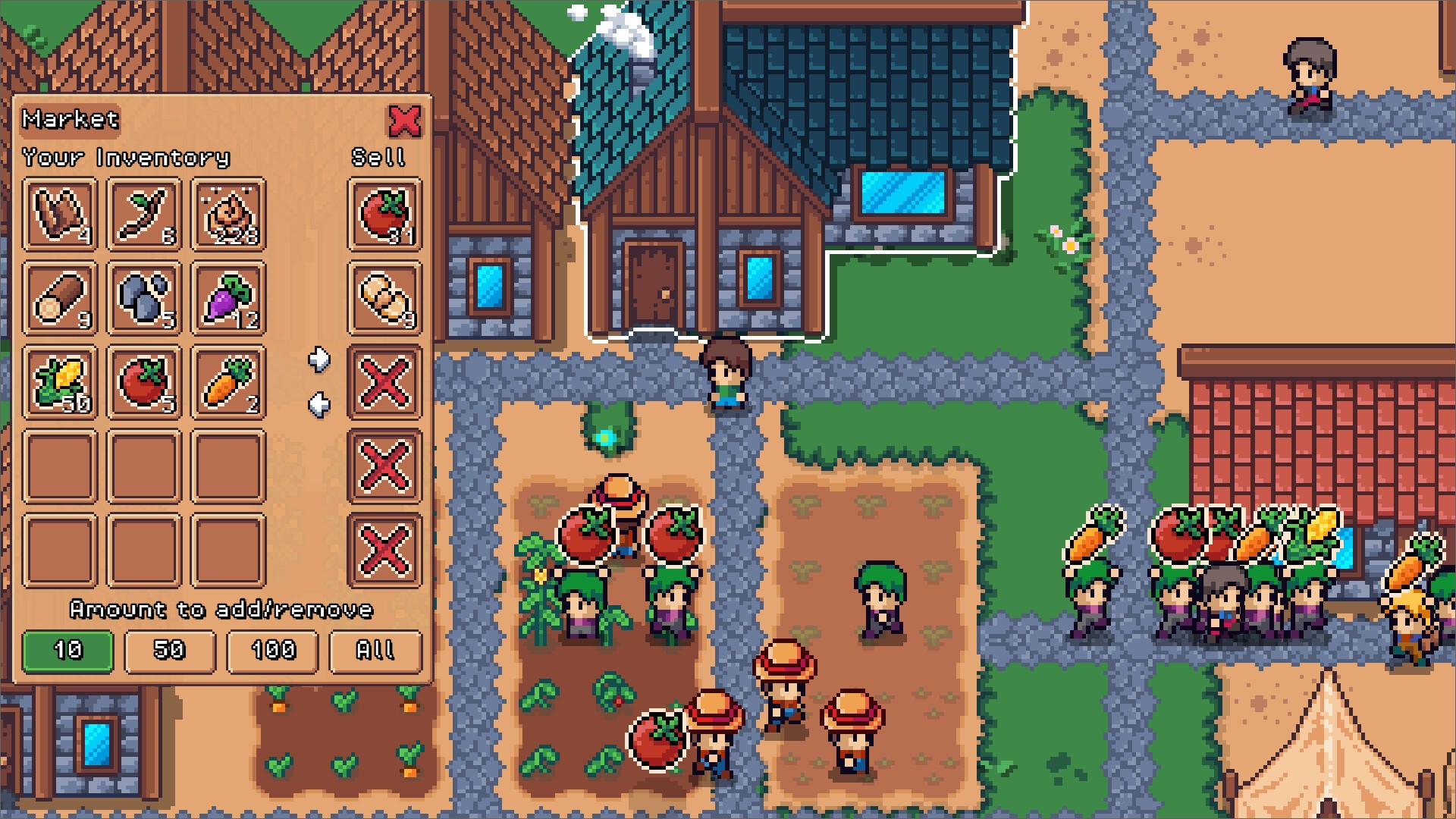
Task: Select the purple beet inventory slot
Action: click(228, 299)
